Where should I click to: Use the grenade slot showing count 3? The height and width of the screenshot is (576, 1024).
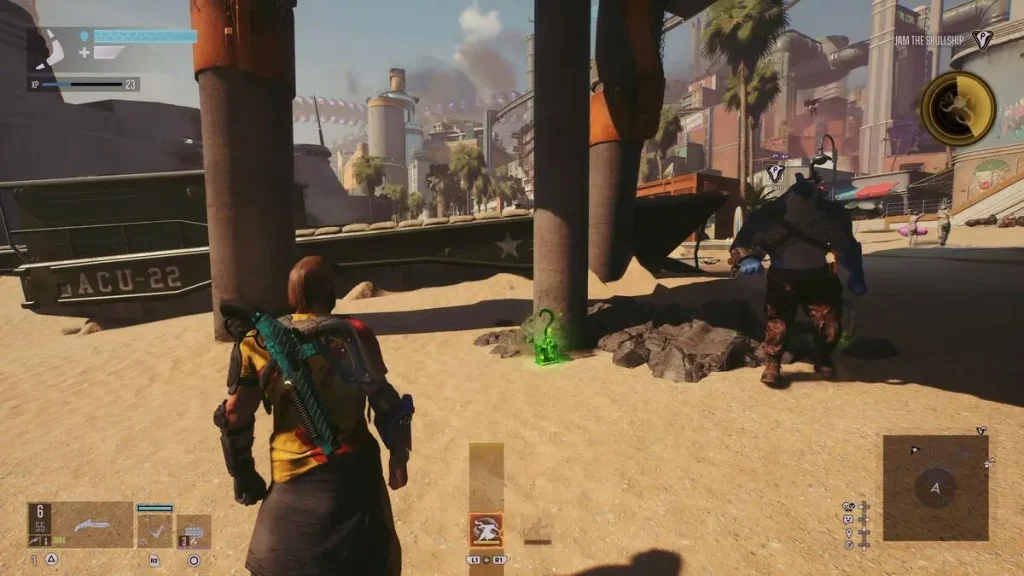pos(194,531)
